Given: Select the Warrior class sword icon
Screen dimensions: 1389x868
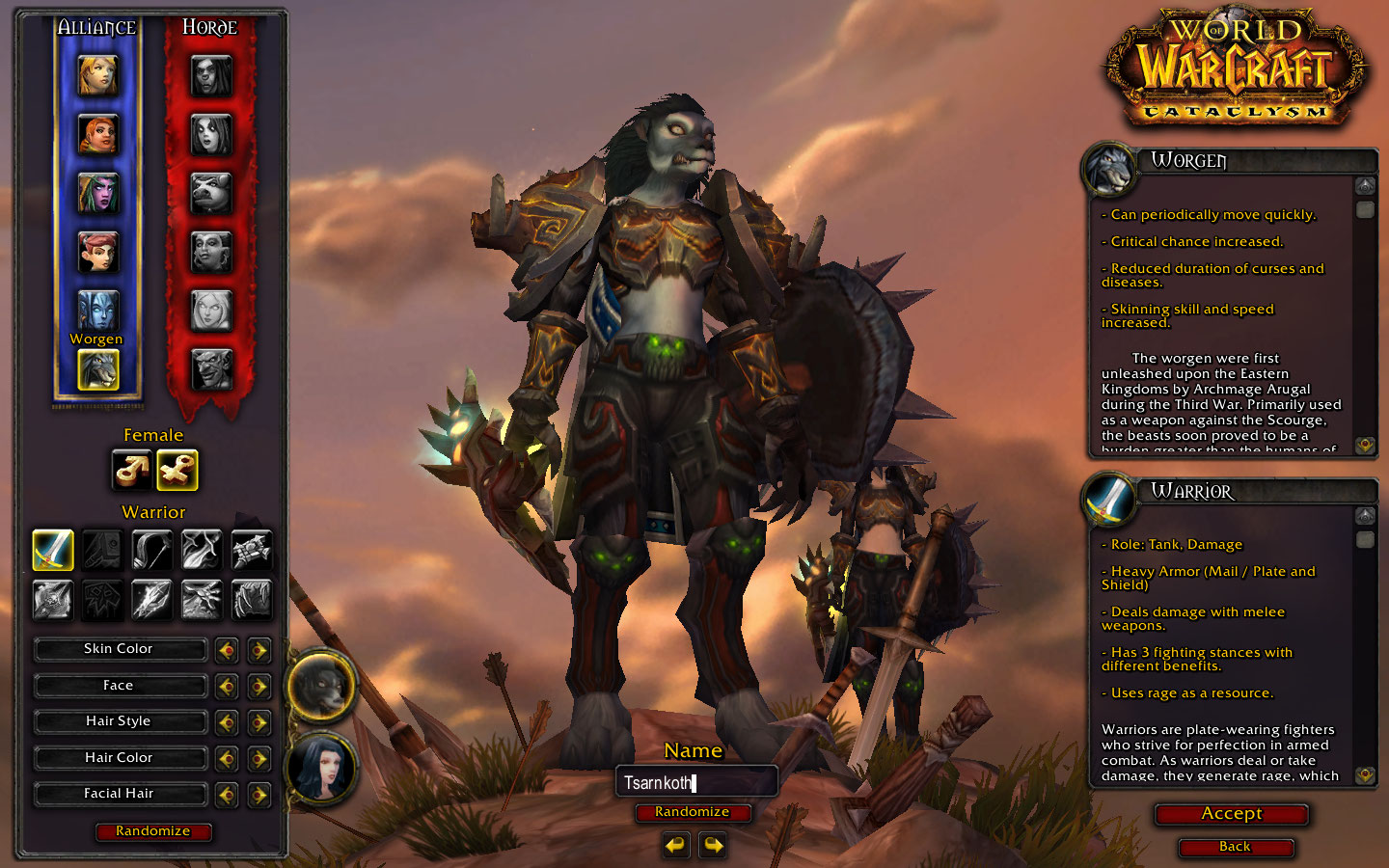Looking at the screenshot, I should [x=53, y=550].
